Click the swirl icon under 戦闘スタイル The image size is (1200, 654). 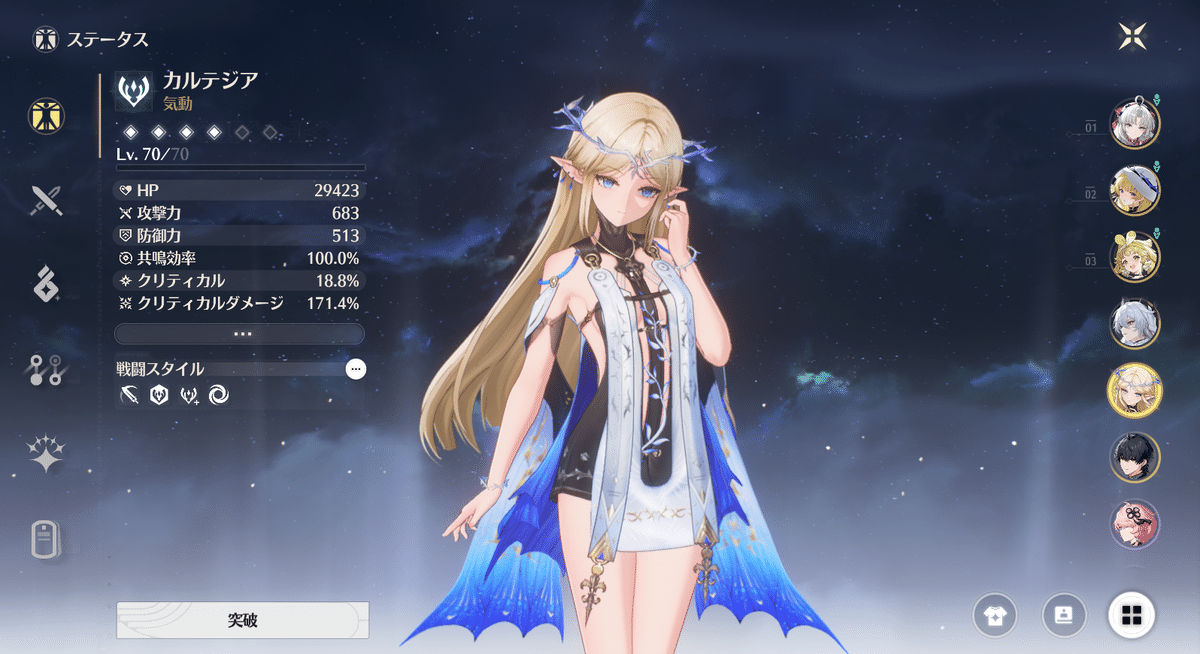tap(219, 396)
